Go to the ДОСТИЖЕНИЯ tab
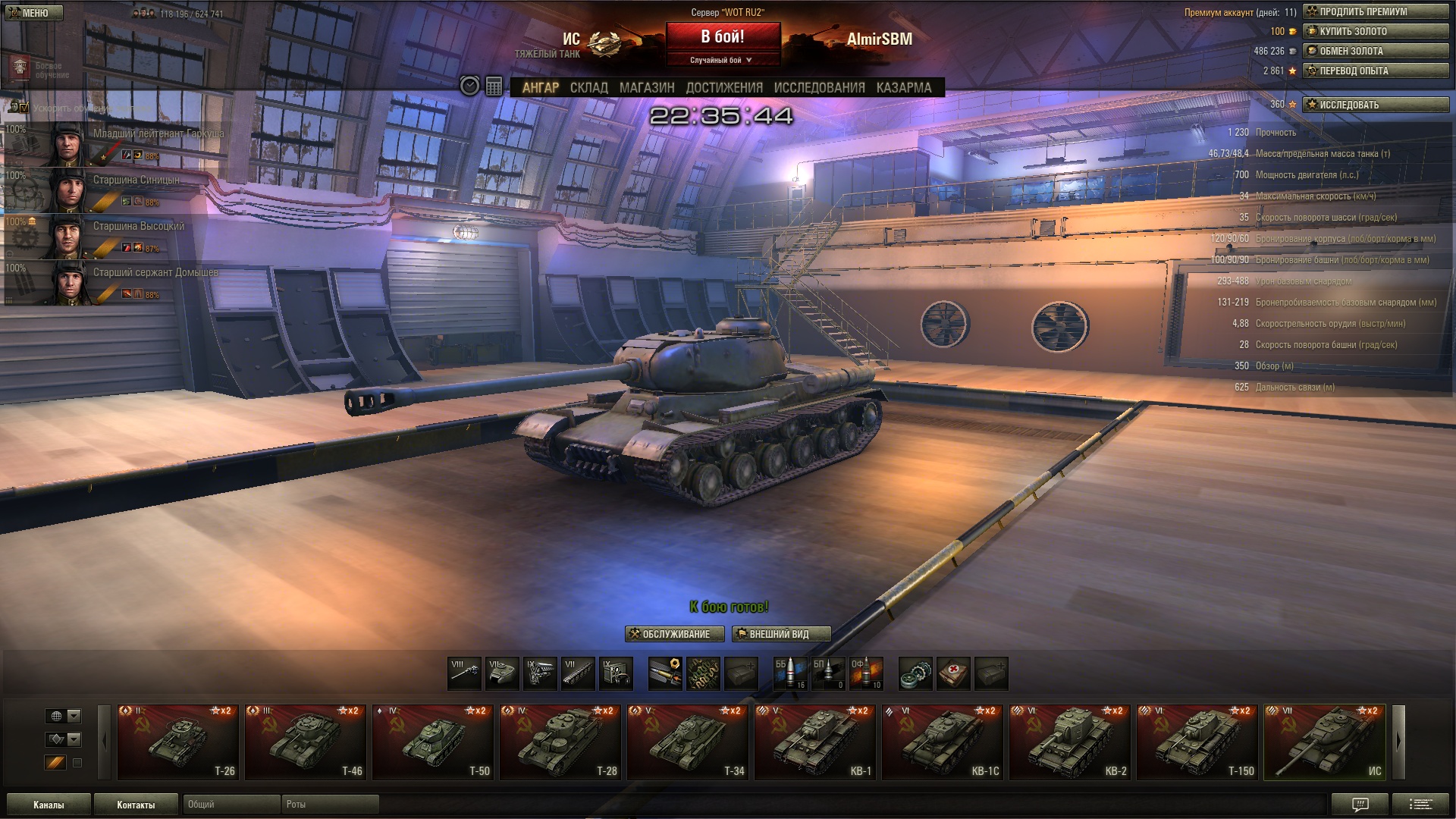The height and width of the screenshot is (819, 1456). tap(723, 88)
